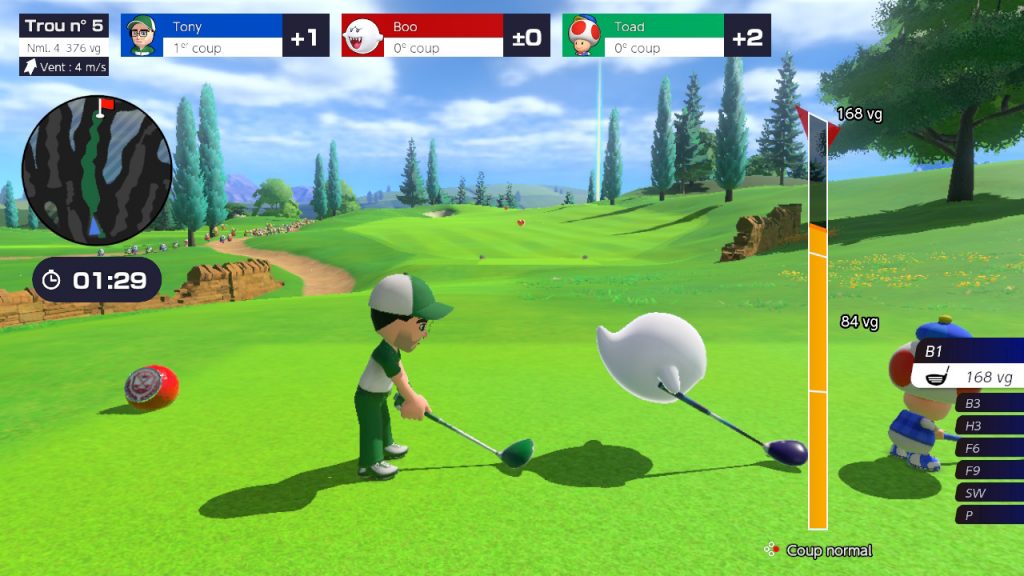Choose the B3 club from the list
1024x576 pixels.
[989, 403]
